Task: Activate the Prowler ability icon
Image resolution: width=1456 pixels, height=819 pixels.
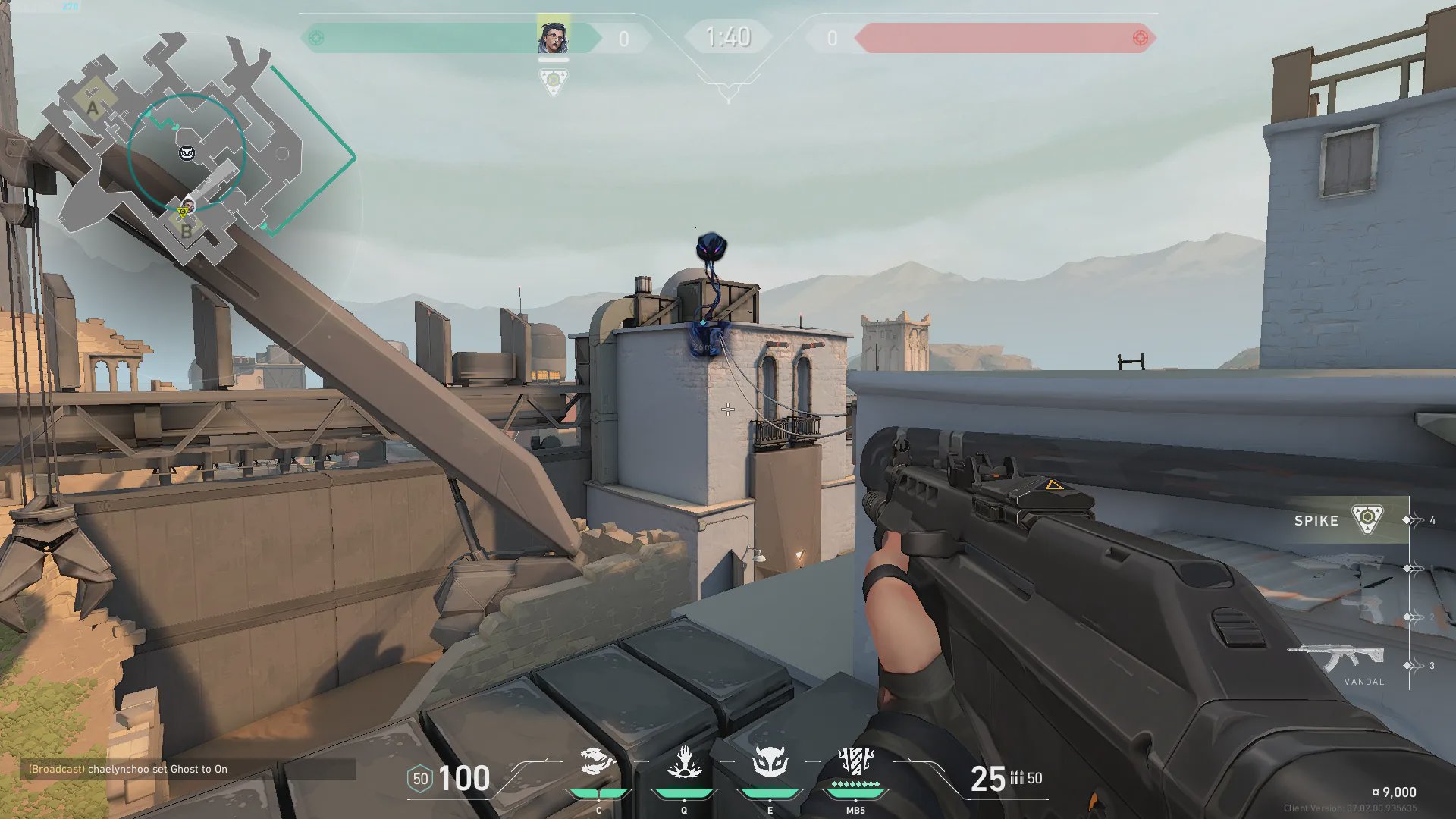Action: coord(598,762)
